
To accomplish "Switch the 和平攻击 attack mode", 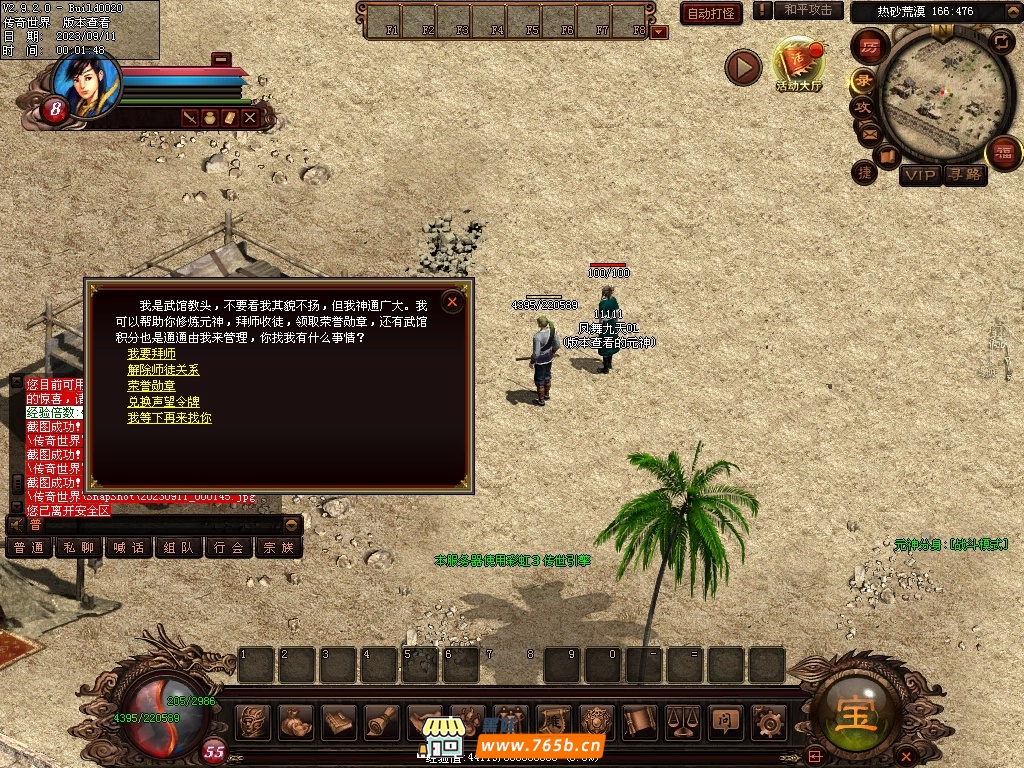I will 808,10.
